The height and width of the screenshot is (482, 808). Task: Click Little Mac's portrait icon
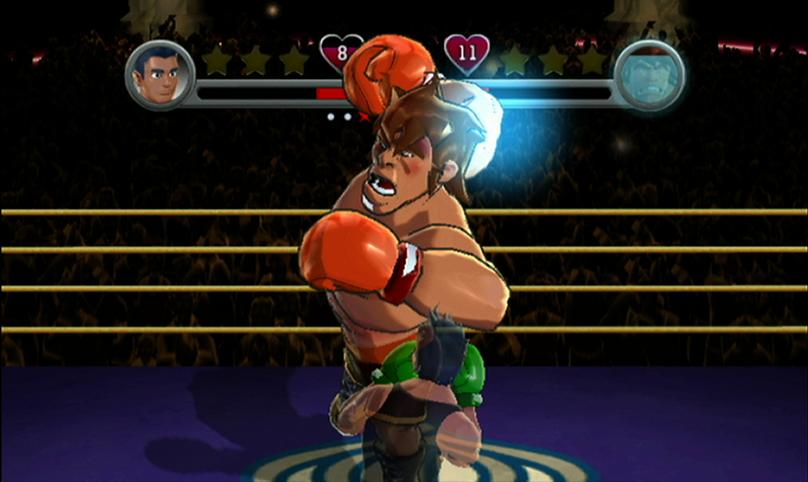160,75
